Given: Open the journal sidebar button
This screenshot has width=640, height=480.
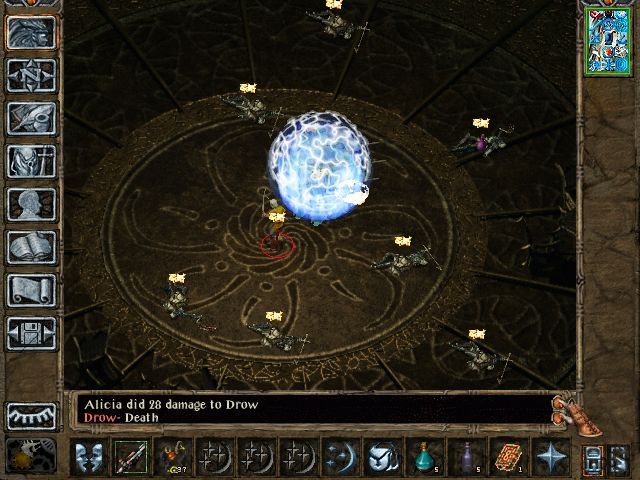Looking at the screenshot, I should point(31,118).
